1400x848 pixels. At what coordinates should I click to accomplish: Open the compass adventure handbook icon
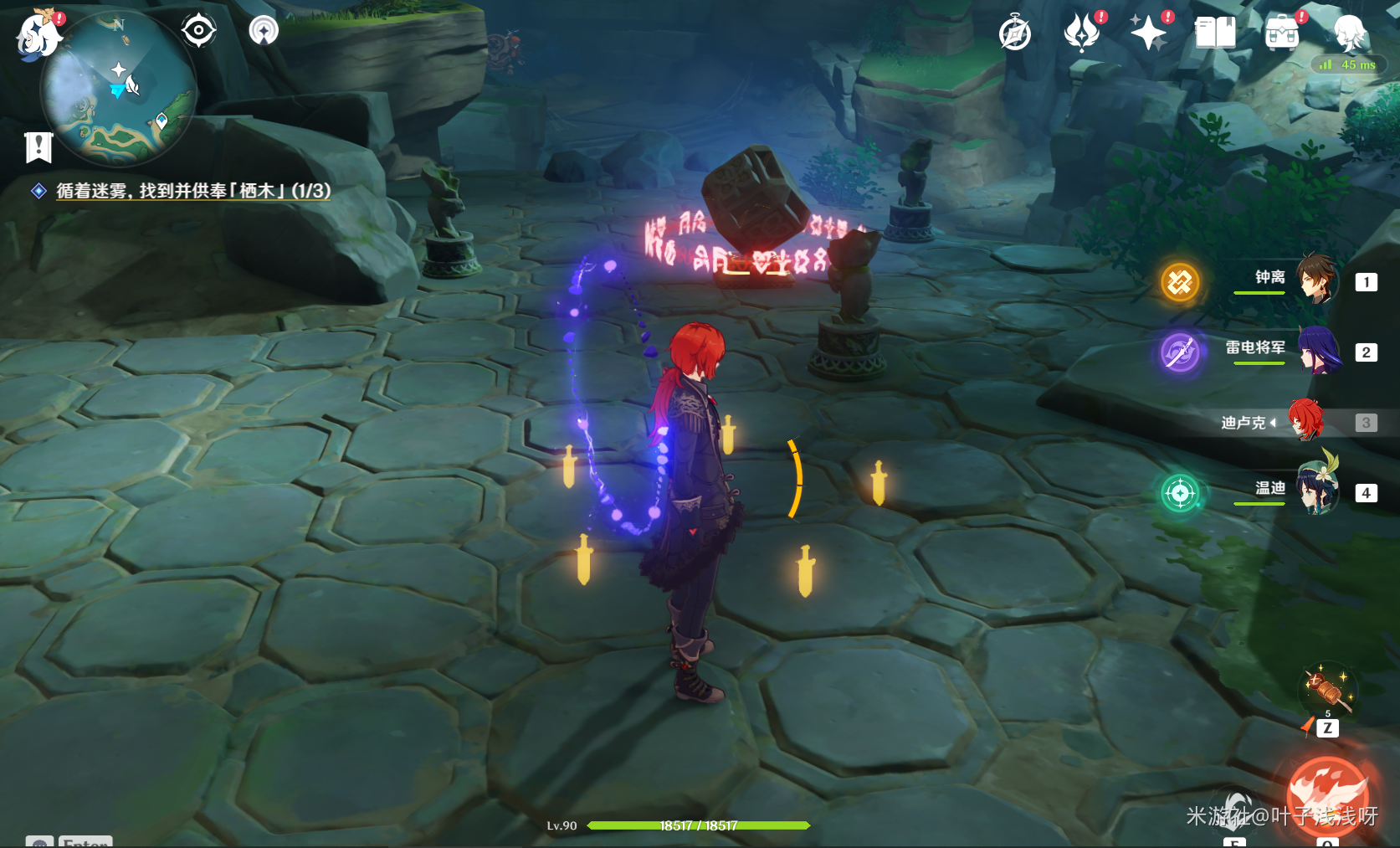(x=1014, y=34)
